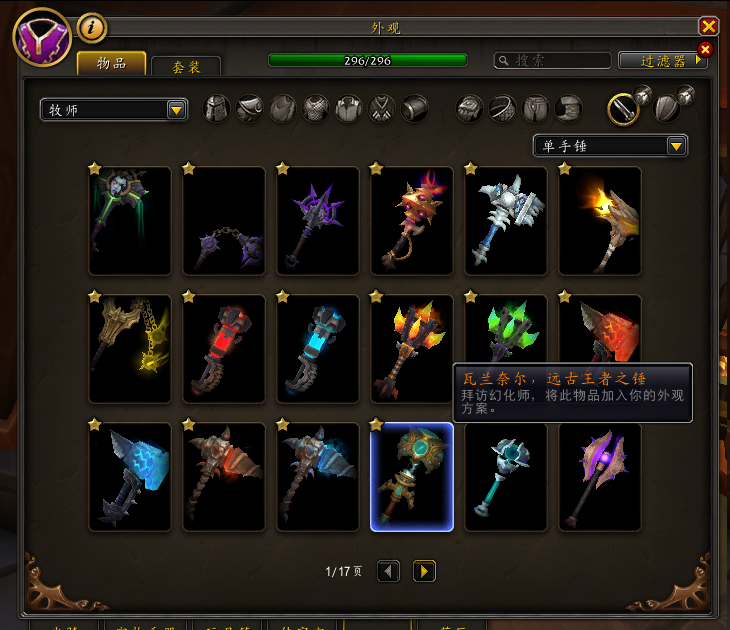The width and height of the screenshot is (730, 630).
Task: Choose the gloves slot icon
Action: point(470,109)
